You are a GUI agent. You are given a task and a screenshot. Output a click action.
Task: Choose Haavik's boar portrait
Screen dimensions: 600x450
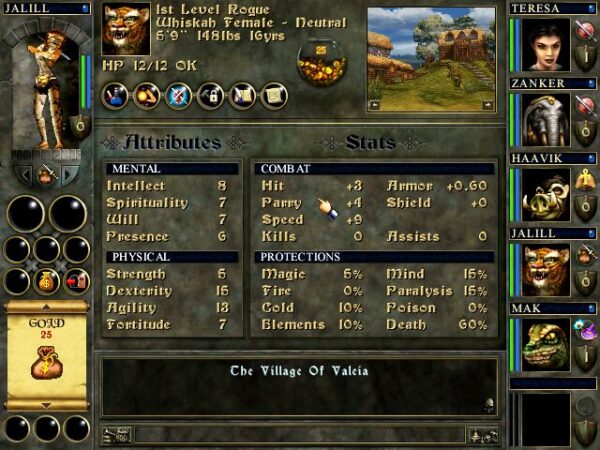543,195
